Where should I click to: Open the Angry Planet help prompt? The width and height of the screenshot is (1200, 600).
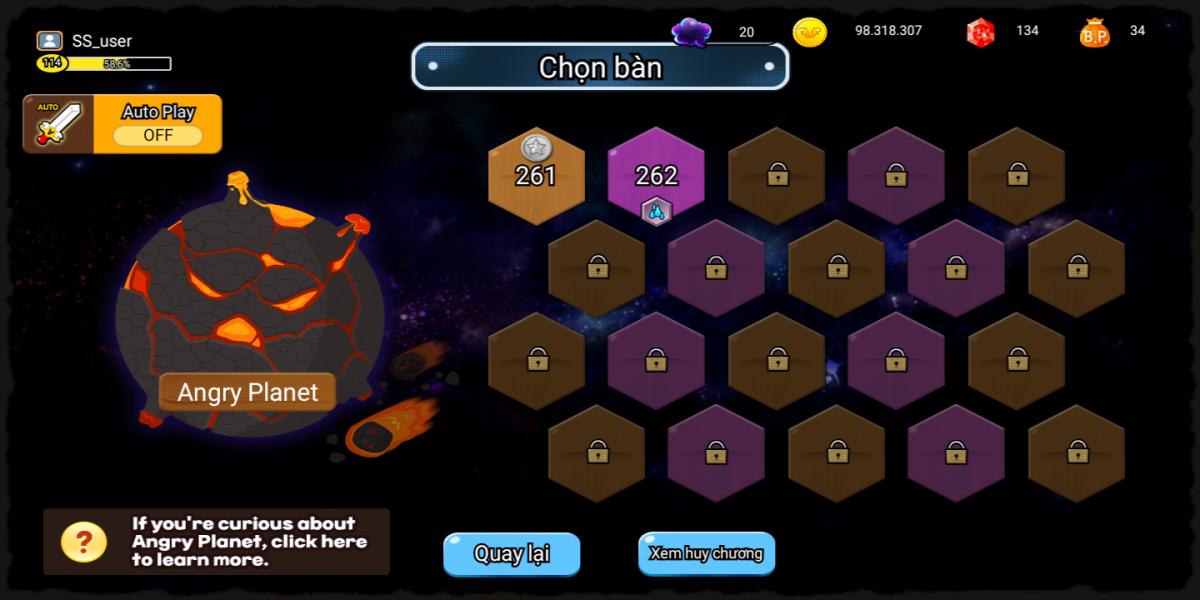coord(216,541)
